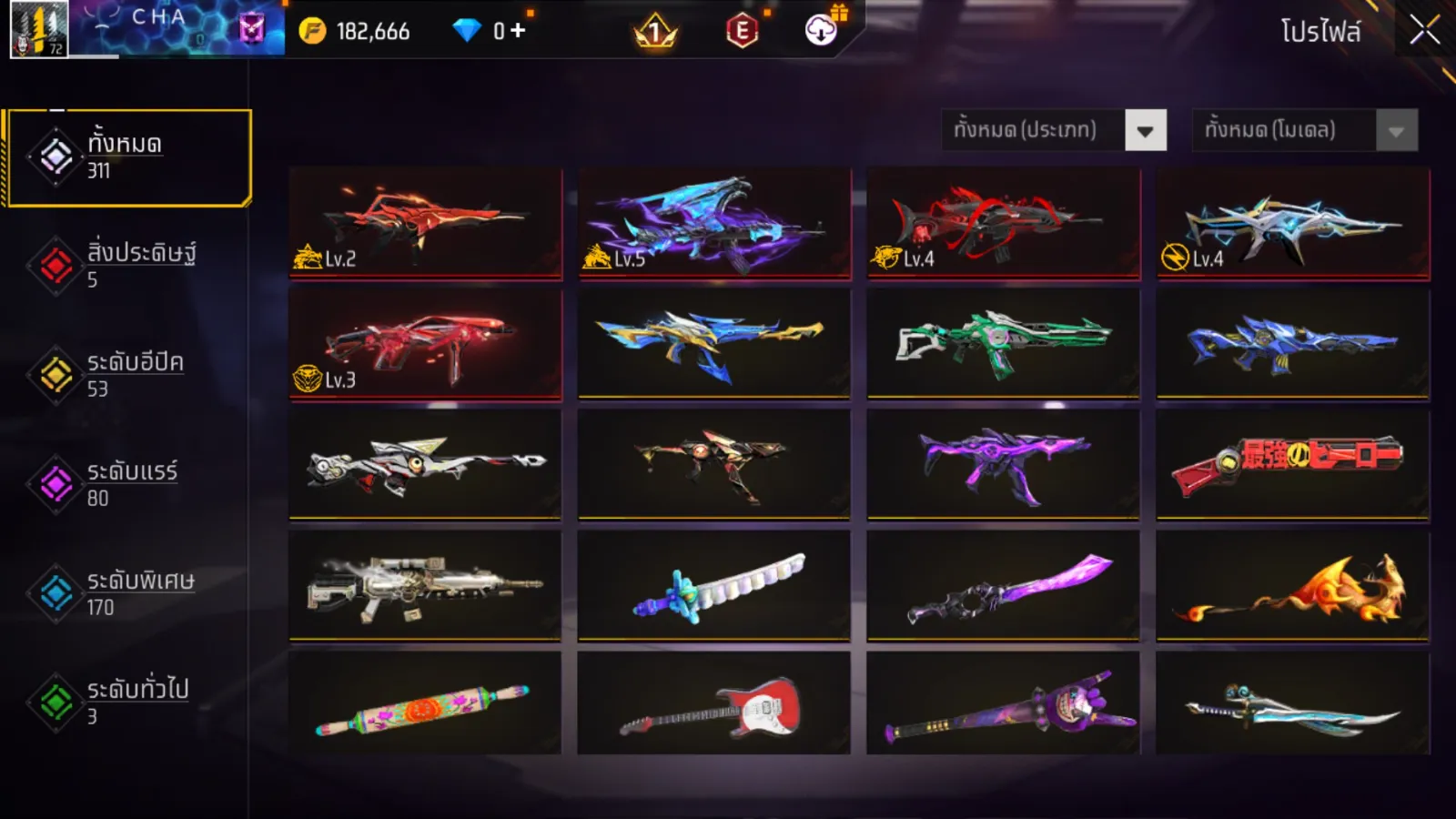Screen dimensions: 1456x819
Task: Choose the pumpkin-decorated rolling pin skin
Action: click(425, 703)
